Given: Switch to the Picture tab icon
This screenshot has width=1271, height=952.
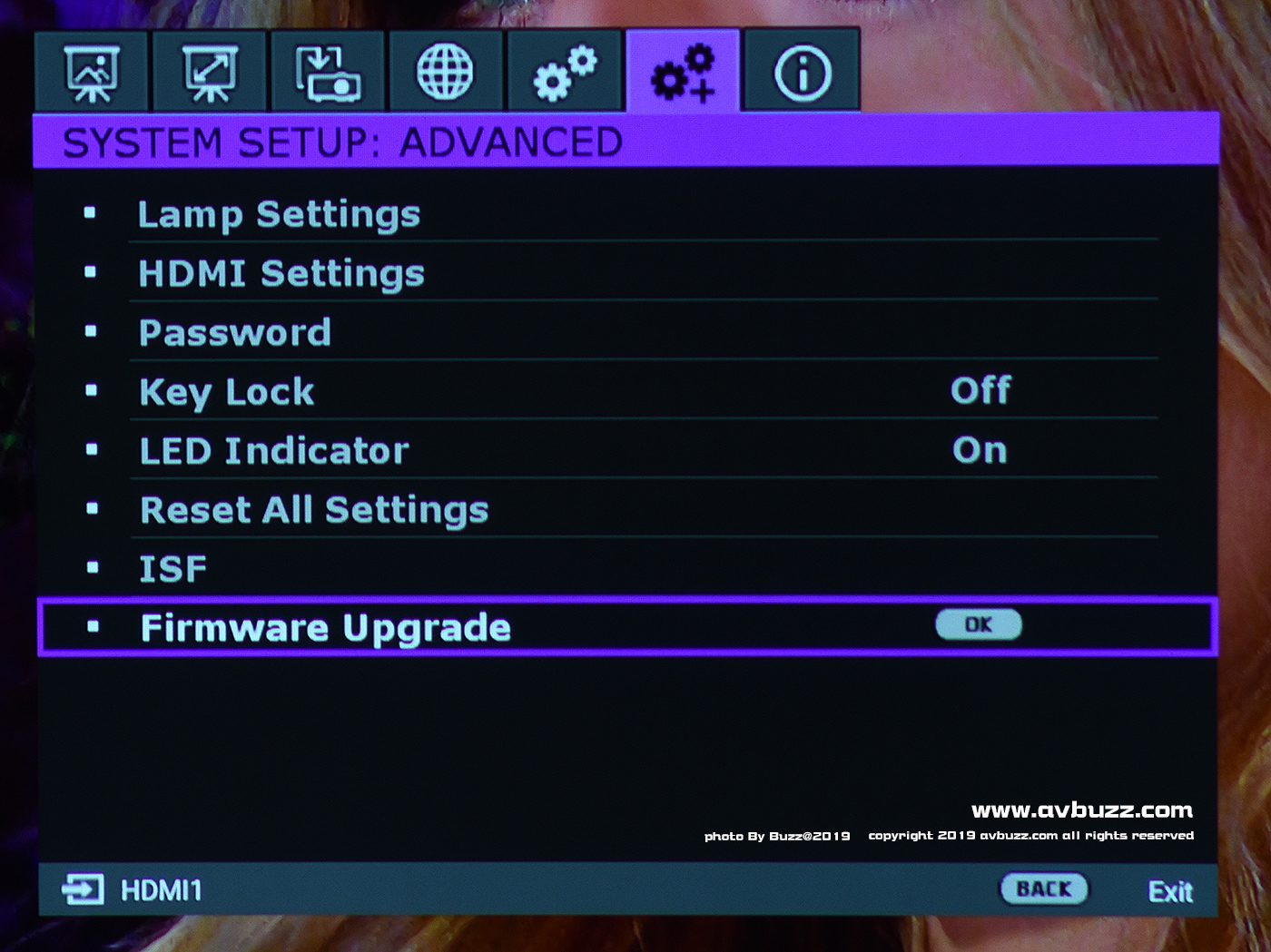Looking at the screenshot, I should coord(92,73).
